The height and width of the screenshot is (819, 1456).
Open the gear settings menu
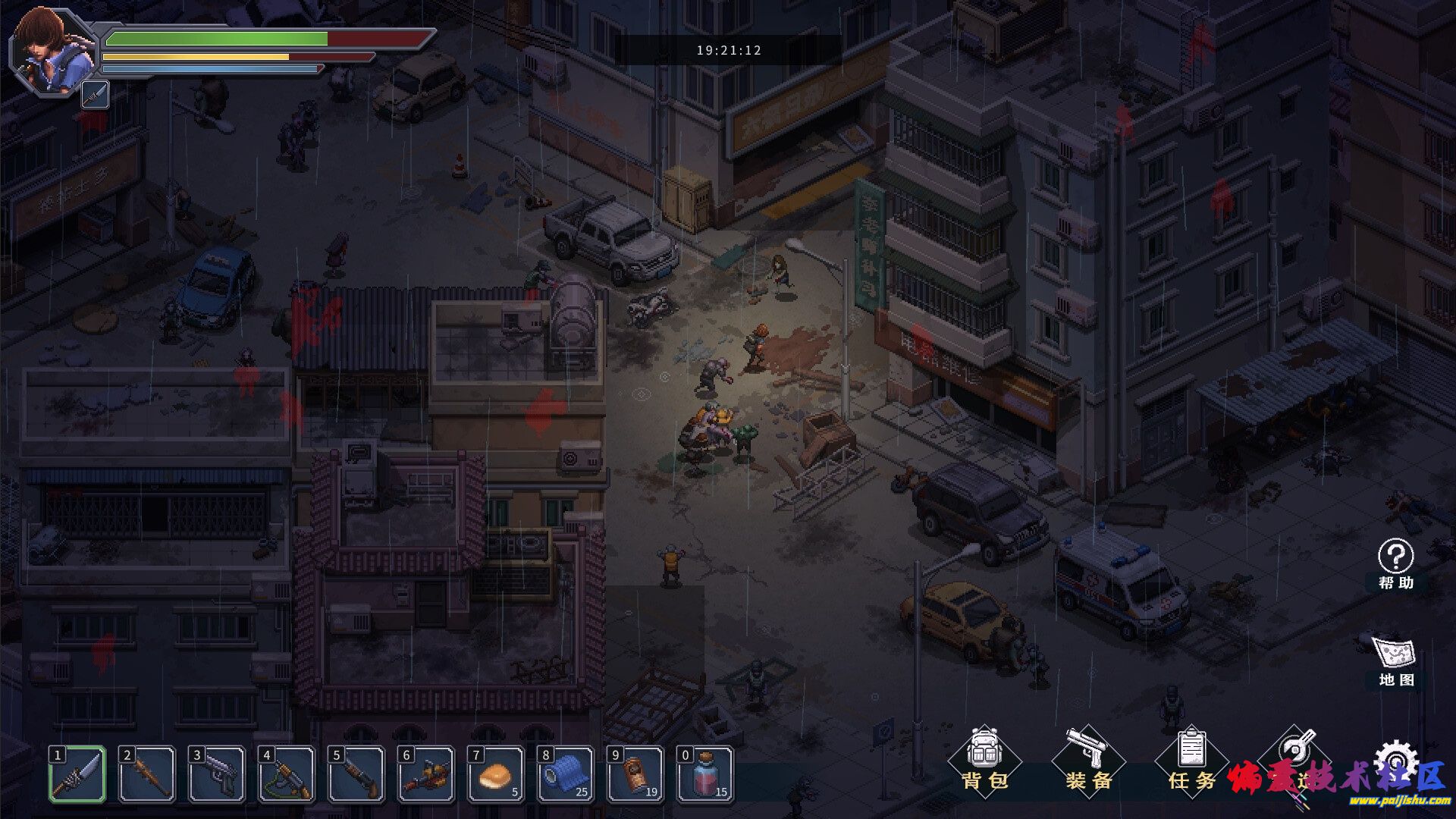[x=1395, y=758]
